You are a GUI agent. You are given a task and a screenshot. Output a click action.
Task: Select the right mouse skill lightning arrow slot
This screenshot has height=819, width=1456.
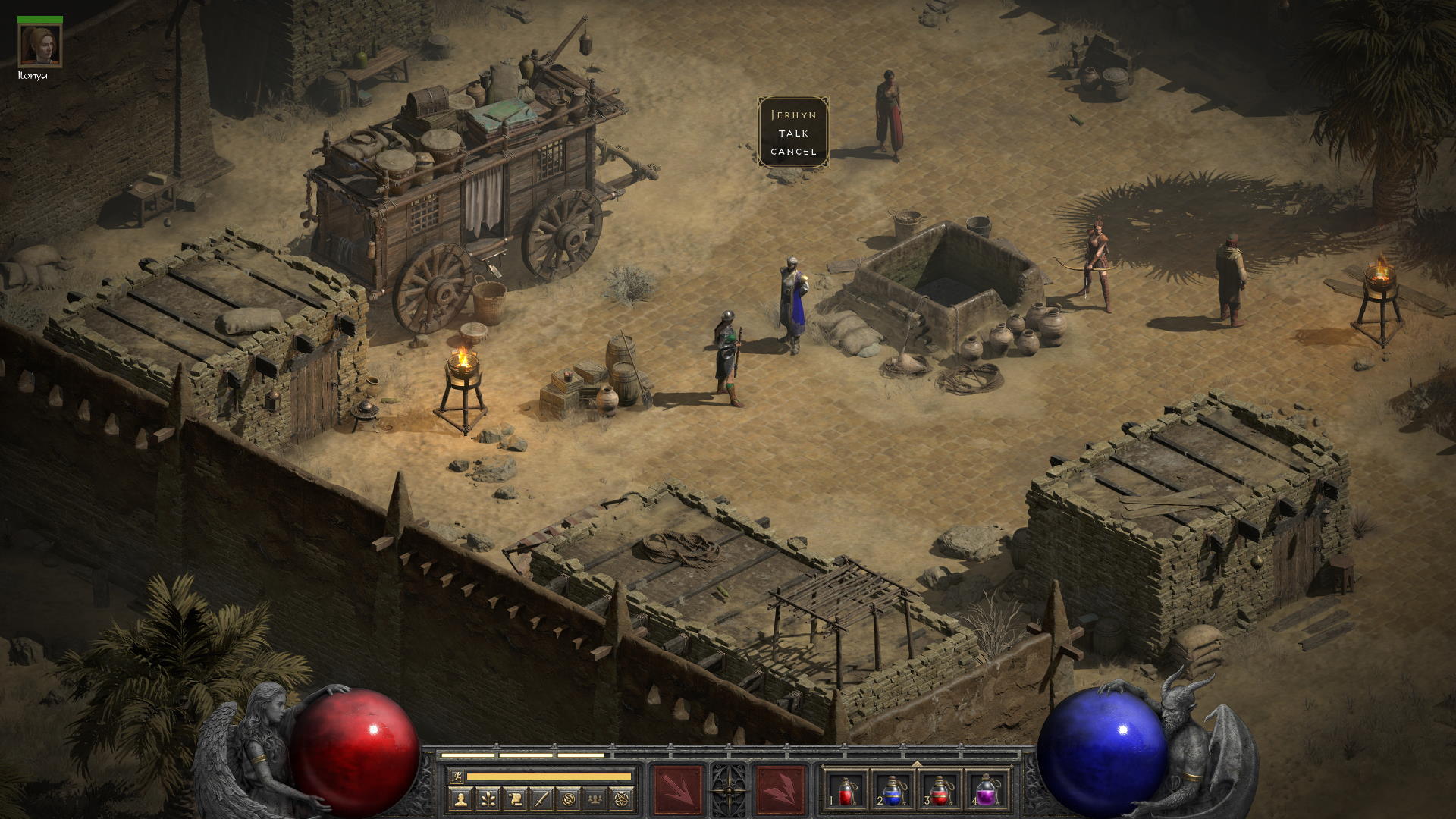click(x=780, y=789)
